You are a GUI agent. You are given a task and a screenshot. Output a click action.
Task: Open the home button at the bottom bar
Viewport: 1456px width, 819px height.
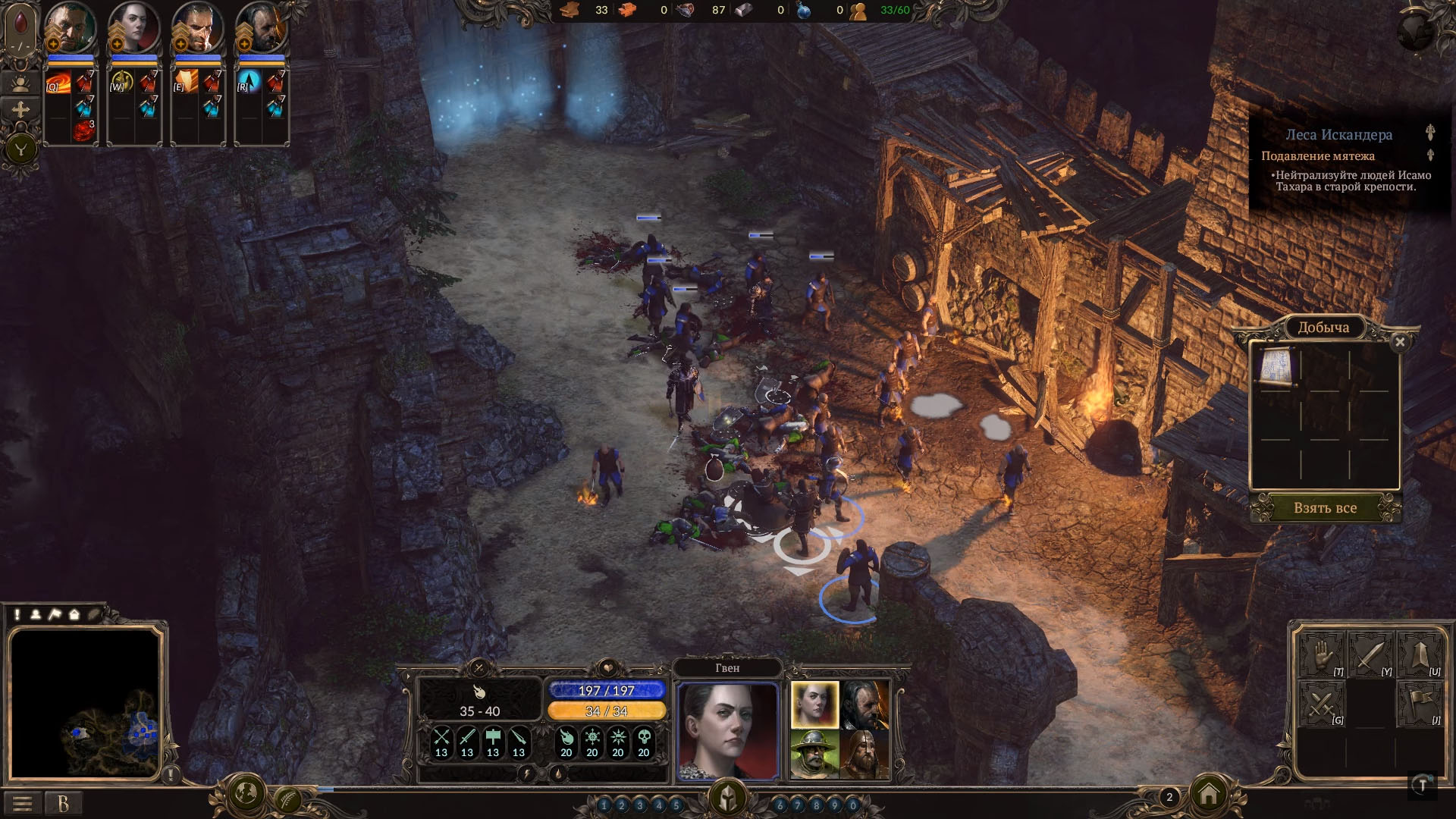(x=1209, y=795)
